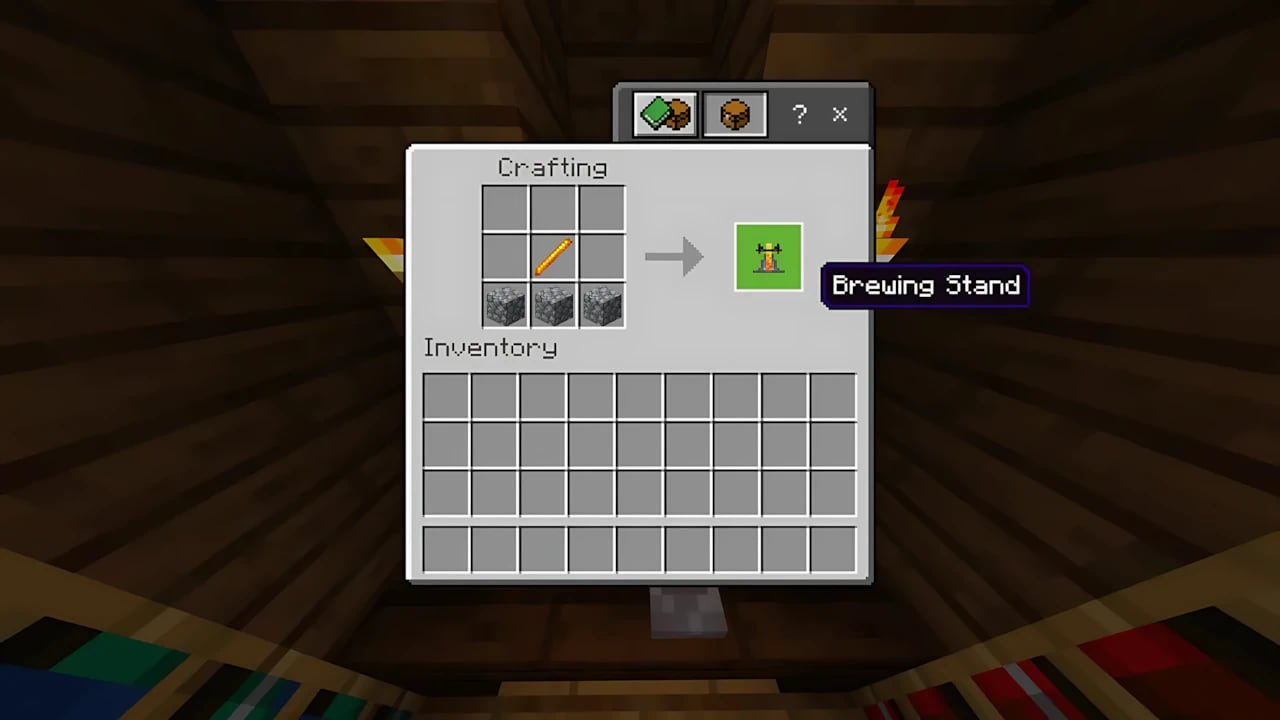Close the crafting screen

(x=839, y=114)
